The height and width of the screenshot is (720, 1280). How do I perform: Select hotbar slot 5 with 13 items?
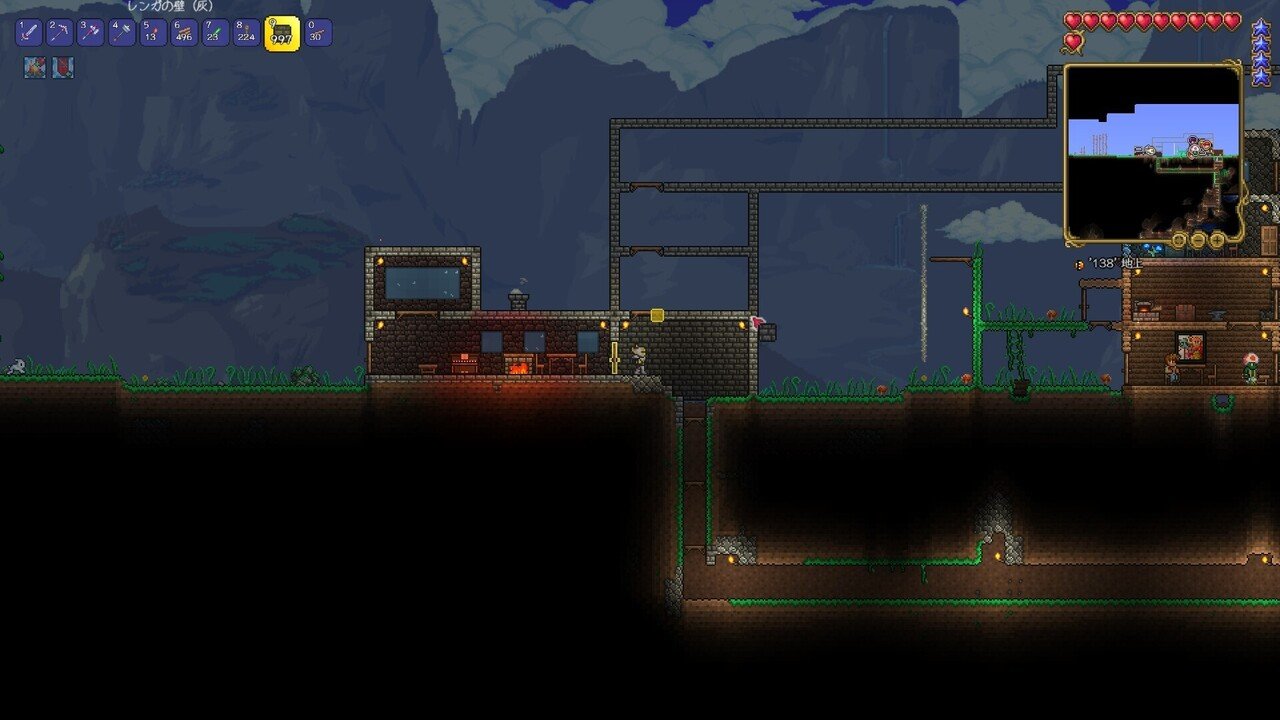(x=153, y=33)
